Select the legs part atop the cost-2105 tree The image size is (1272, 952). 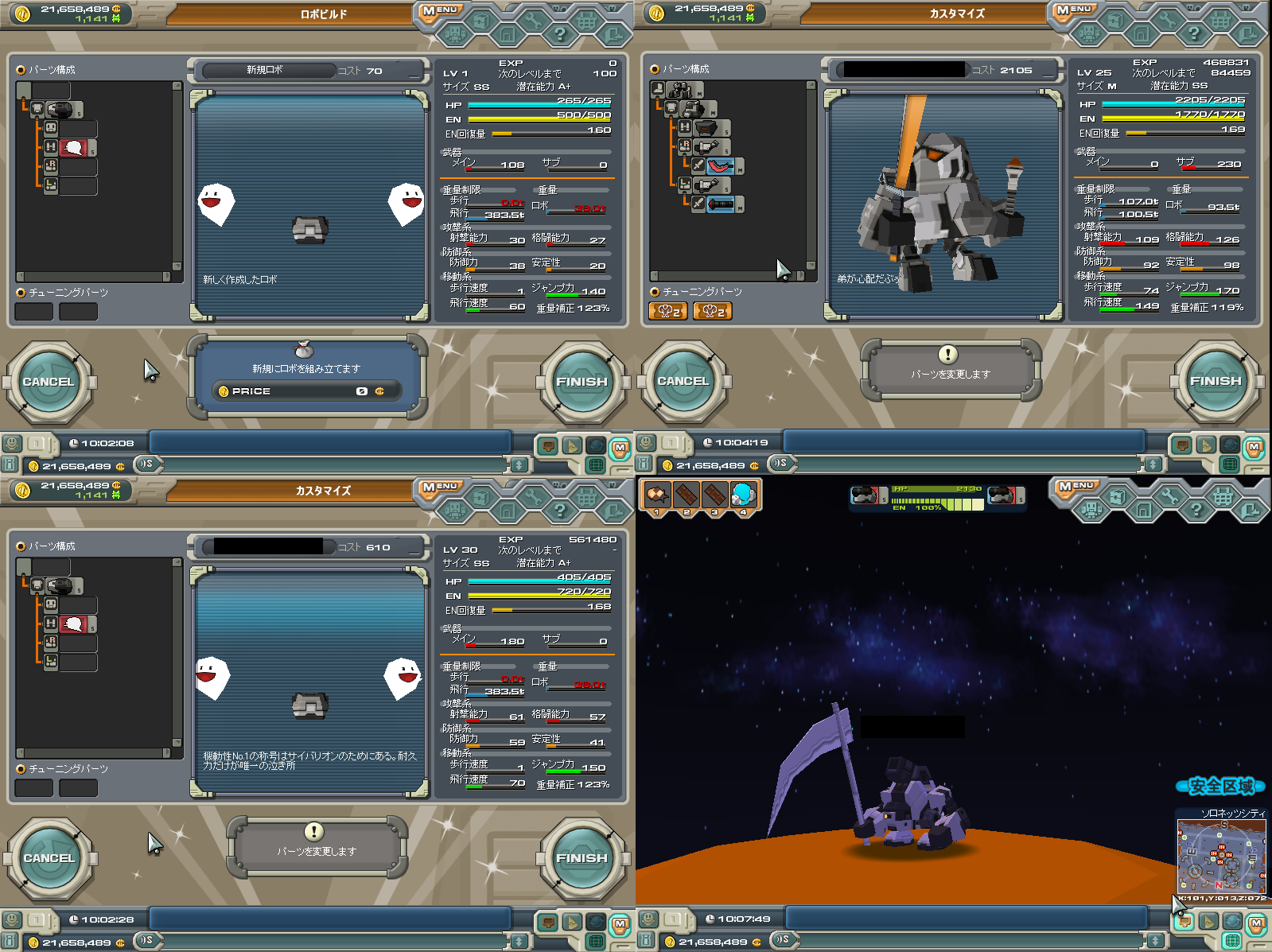click(x=680, y=89)
